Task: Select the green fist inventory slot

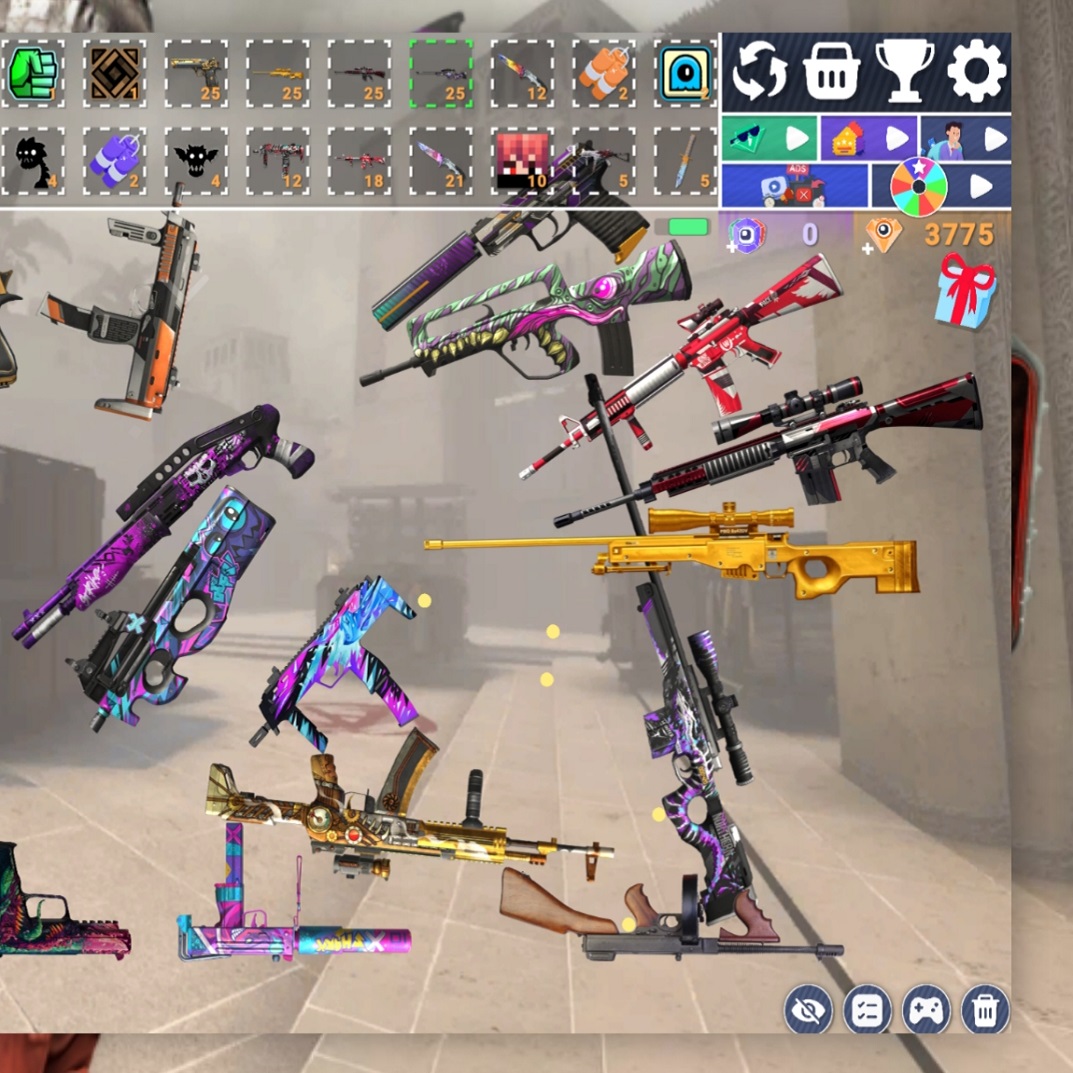Action: 33,73
